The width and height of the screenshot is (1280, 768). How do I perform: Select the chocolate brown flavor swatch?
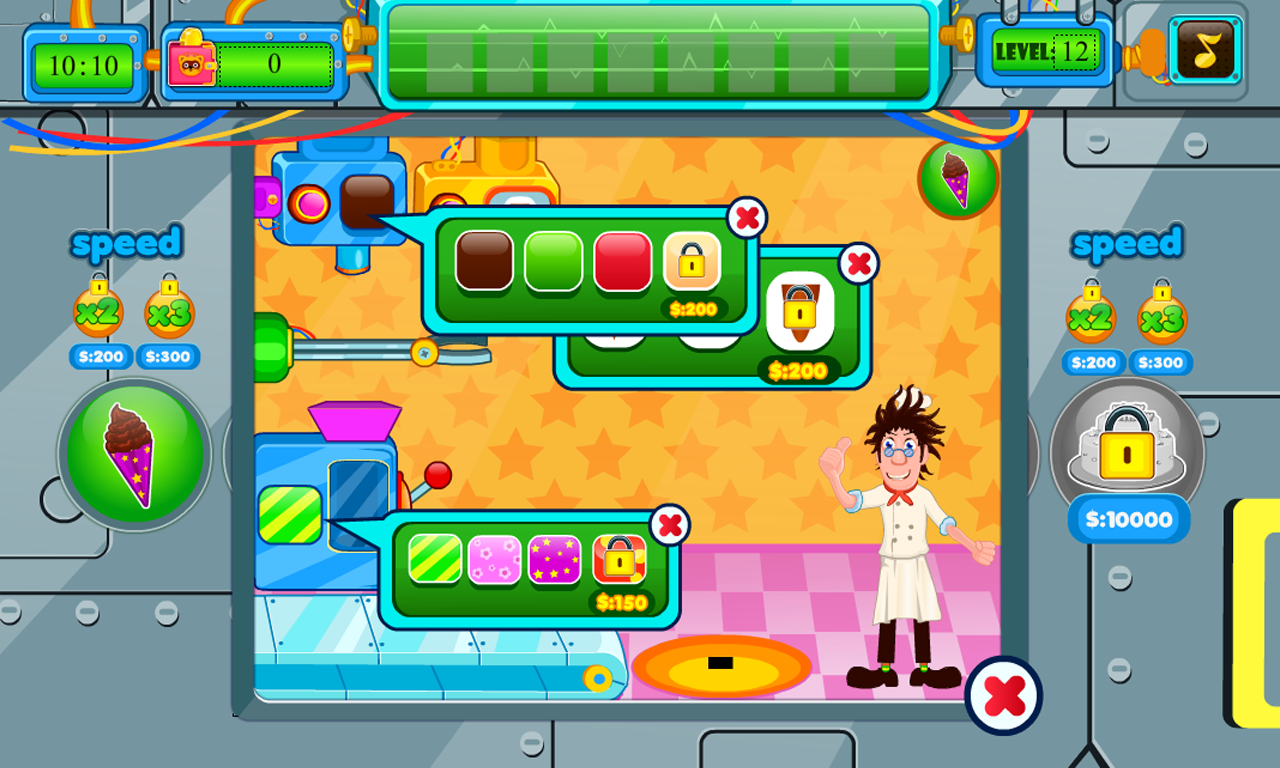484,261
